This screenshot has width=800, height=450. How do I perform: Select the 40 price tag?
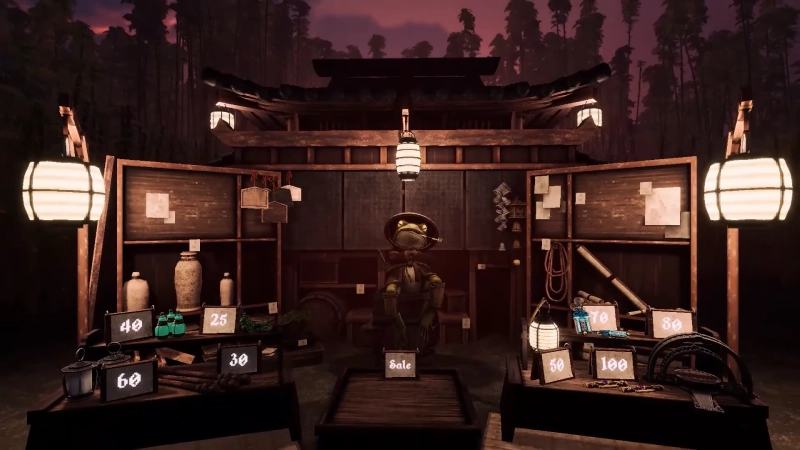coord(131,325)
